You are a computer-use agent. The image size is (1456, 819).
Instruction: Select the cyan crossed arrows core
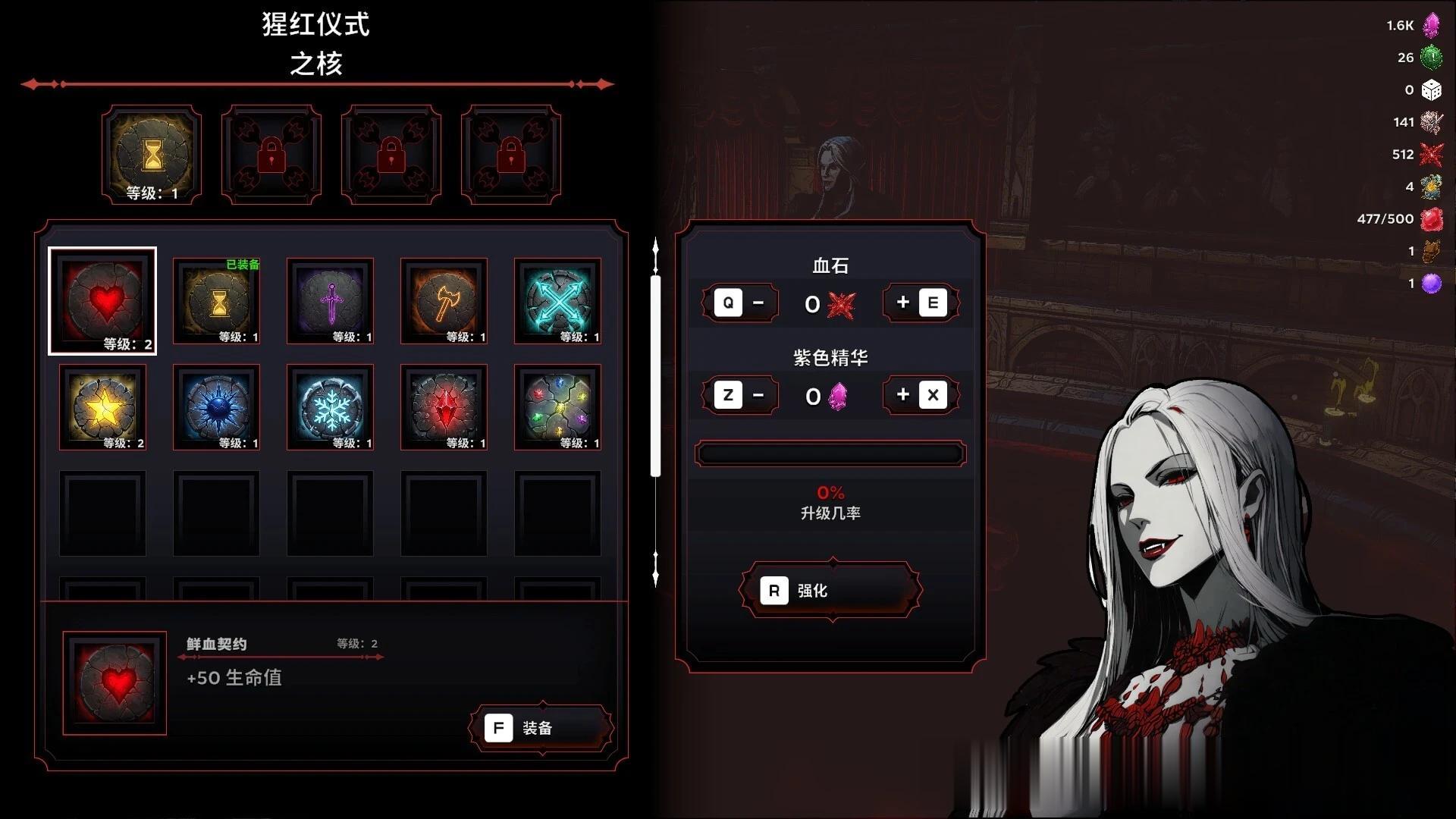[x=558, y=301]
